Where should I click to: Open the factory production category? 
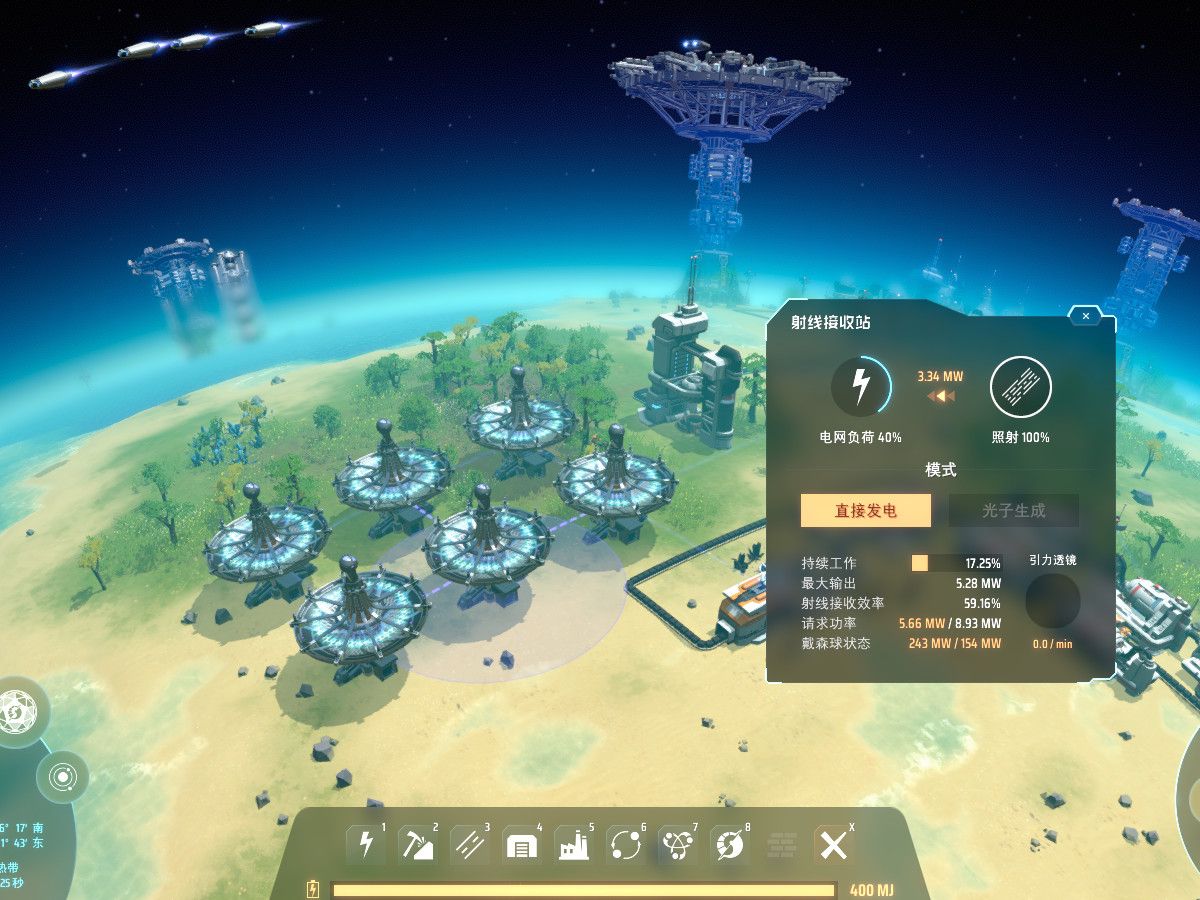click(574, 845)
